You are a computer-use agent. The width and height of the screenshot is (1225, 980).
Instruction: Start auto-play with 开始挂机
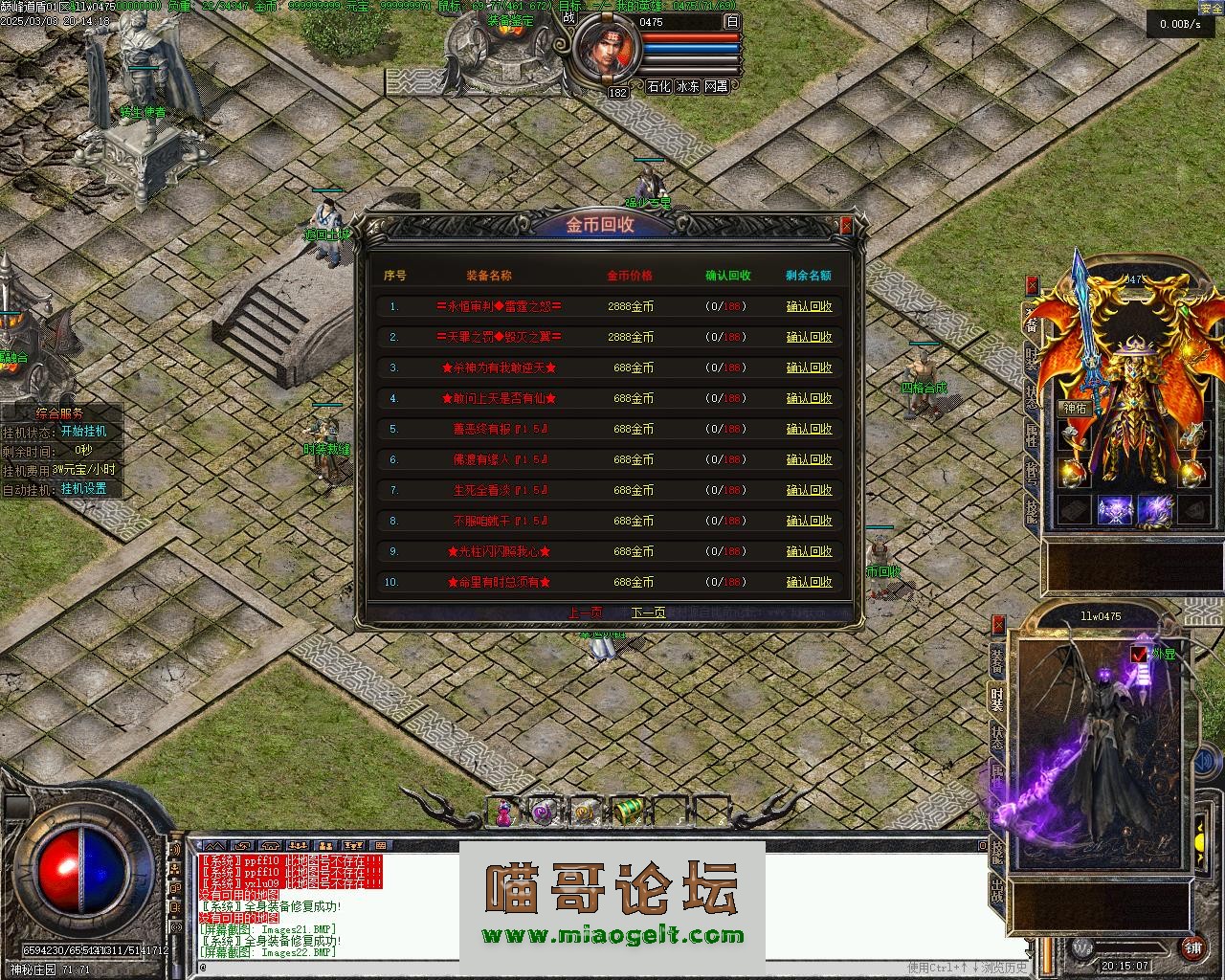(x=83, y=432)
